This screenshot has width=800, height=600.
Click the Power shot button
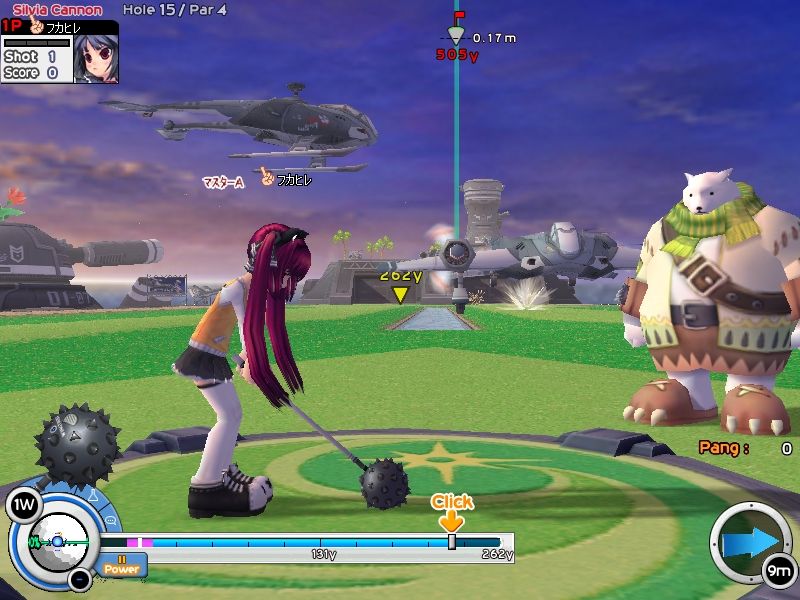click(x=123, y=566)
